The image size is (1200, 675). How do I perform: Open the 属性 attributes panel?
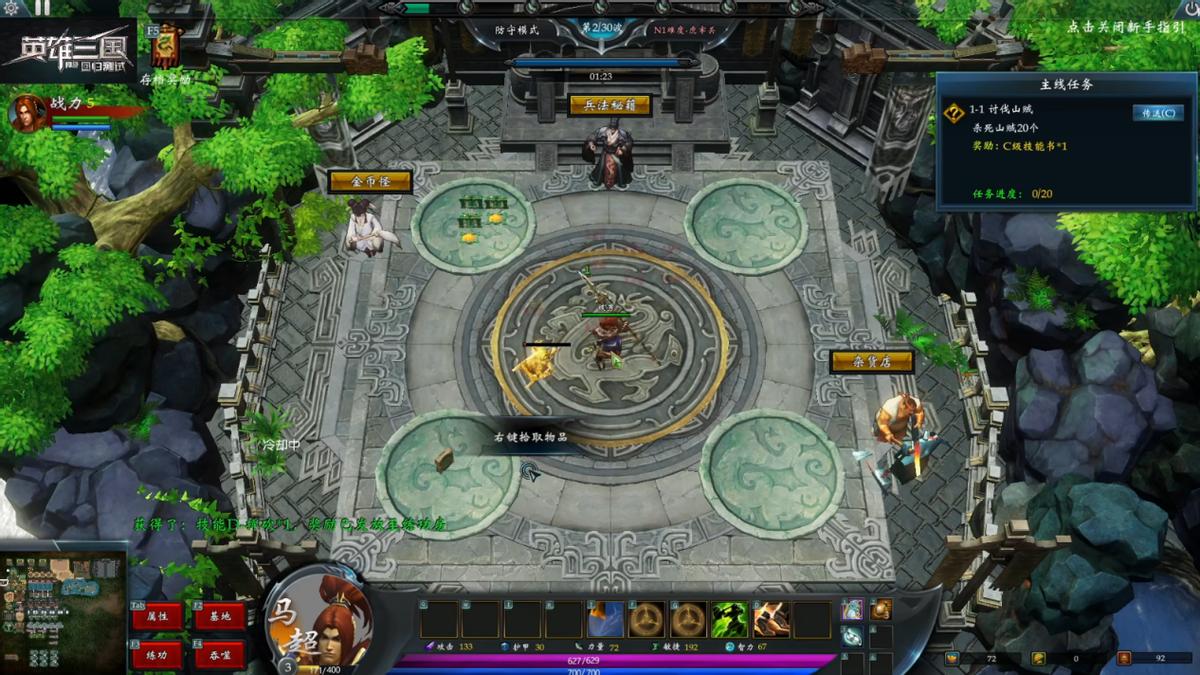(x=158, y=616)
